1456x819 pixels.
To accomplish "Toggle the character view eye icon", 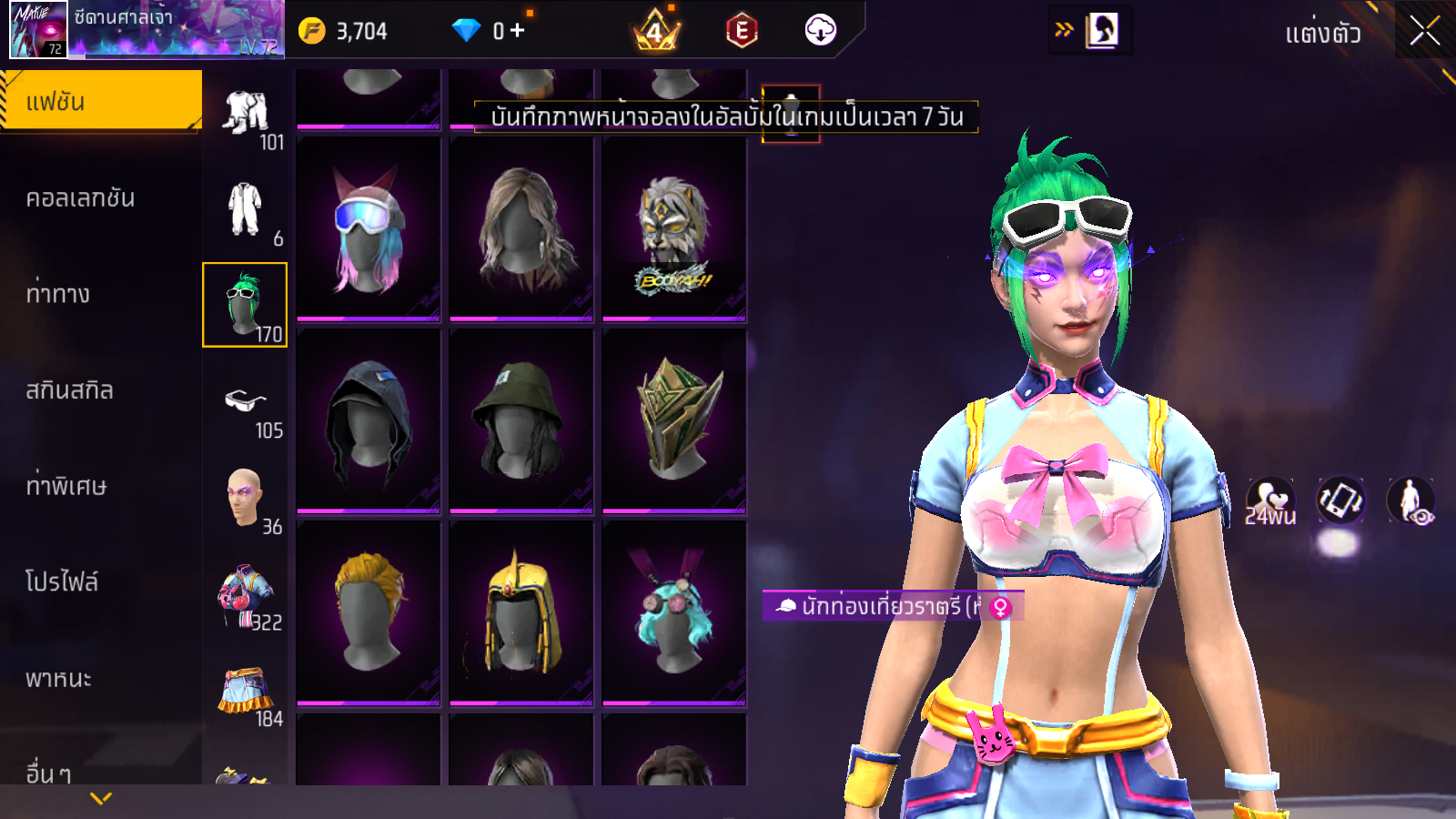I will click(x=1410, y=501).
